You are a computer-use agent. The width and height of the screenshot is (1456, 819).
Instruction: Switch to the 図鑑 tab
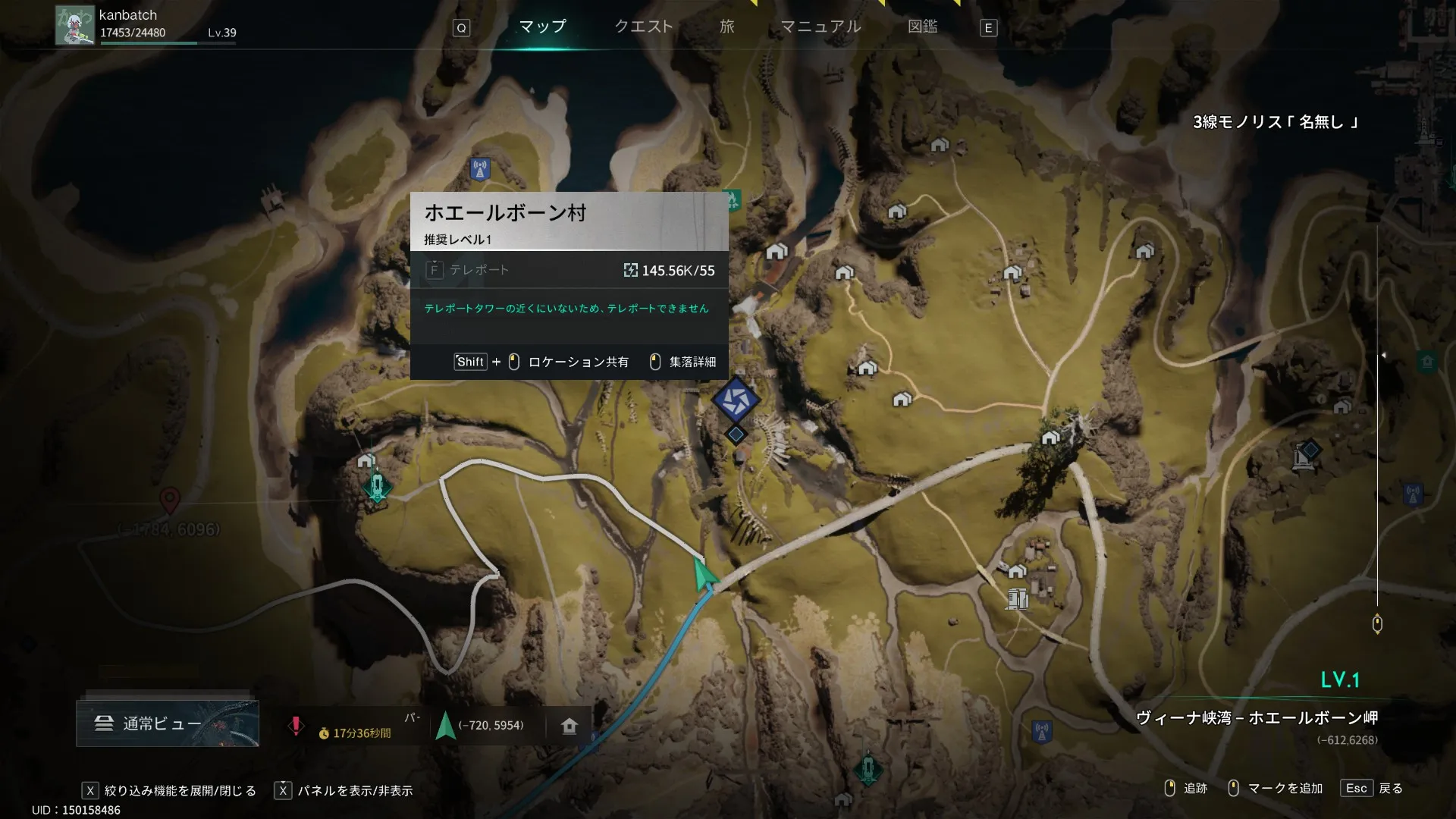coord(922,27)
